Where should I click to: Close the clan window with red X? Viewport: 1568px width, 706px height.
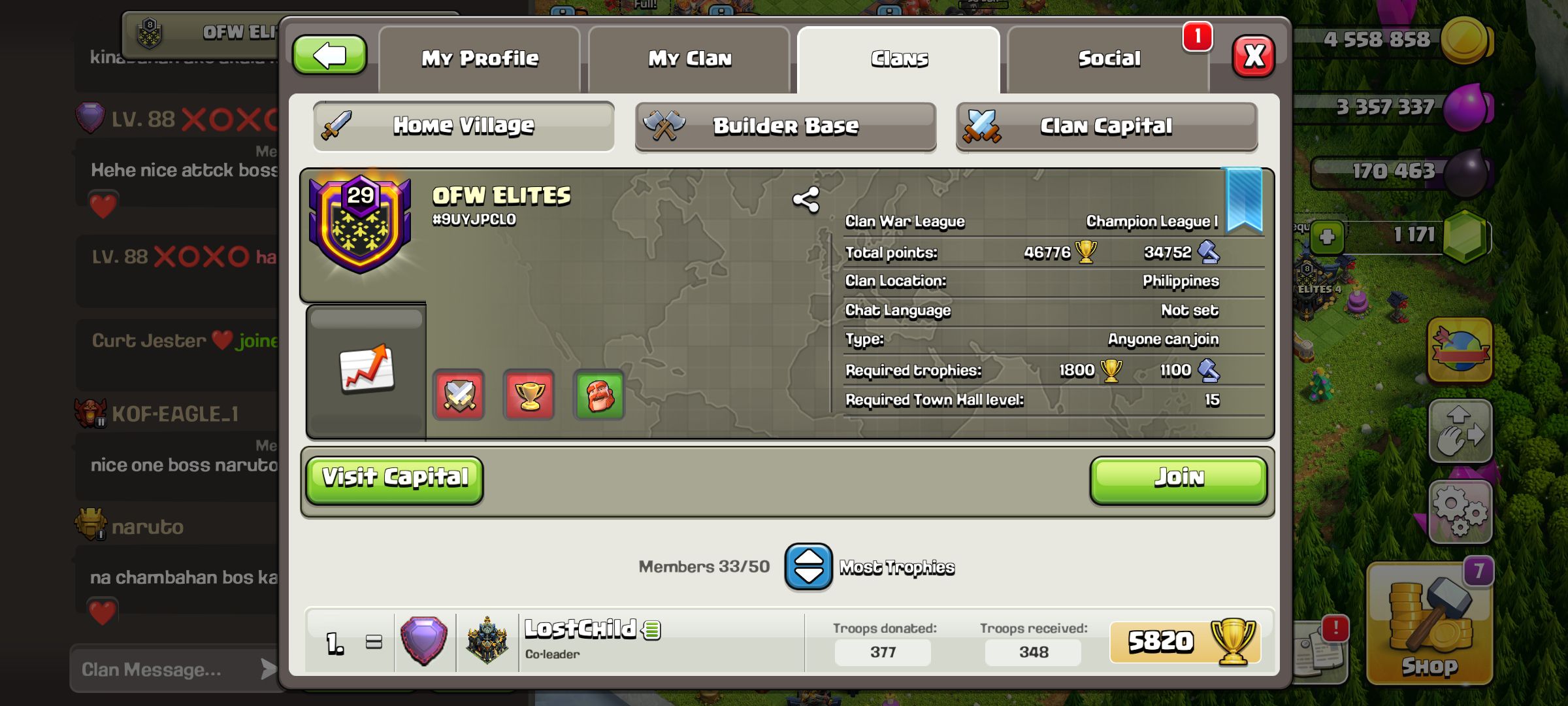pyautogui.click(x=1253, y=56)
